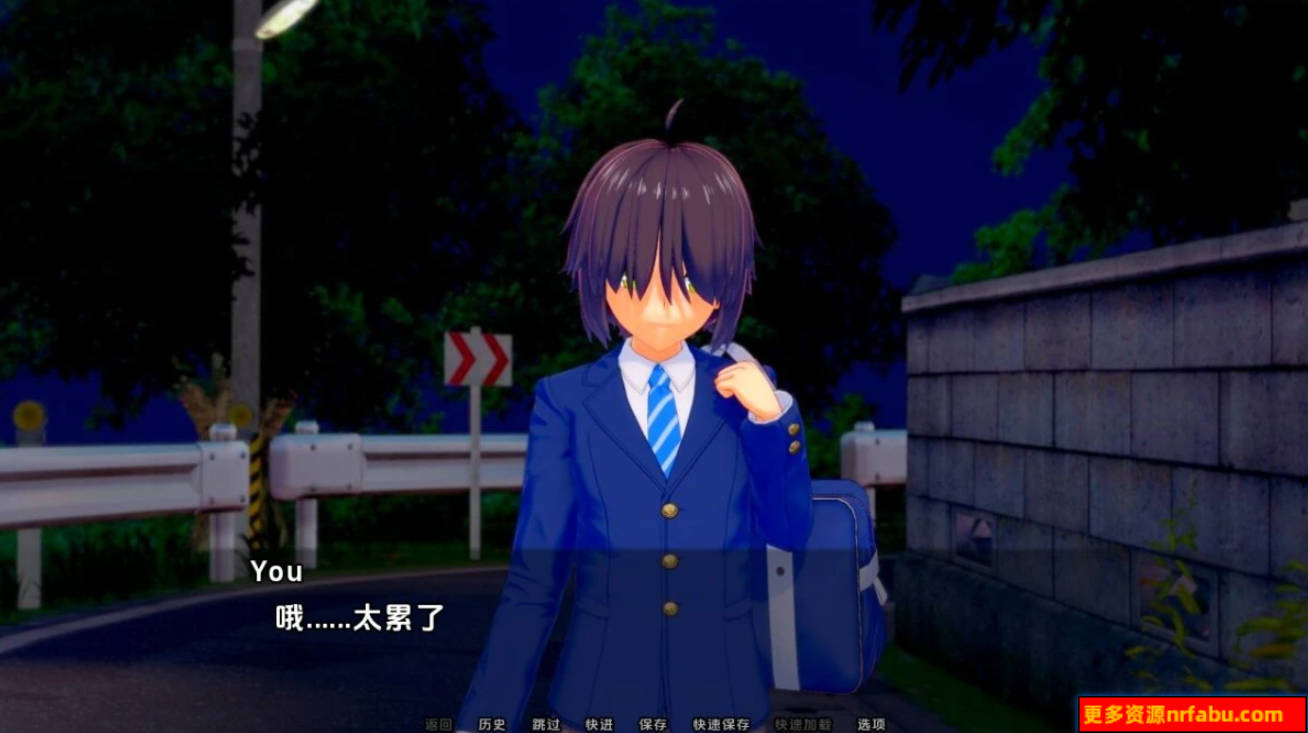
Task: Click the dimmed 快速加载 (Quick Load) button
Action: (x=802, y=724)
